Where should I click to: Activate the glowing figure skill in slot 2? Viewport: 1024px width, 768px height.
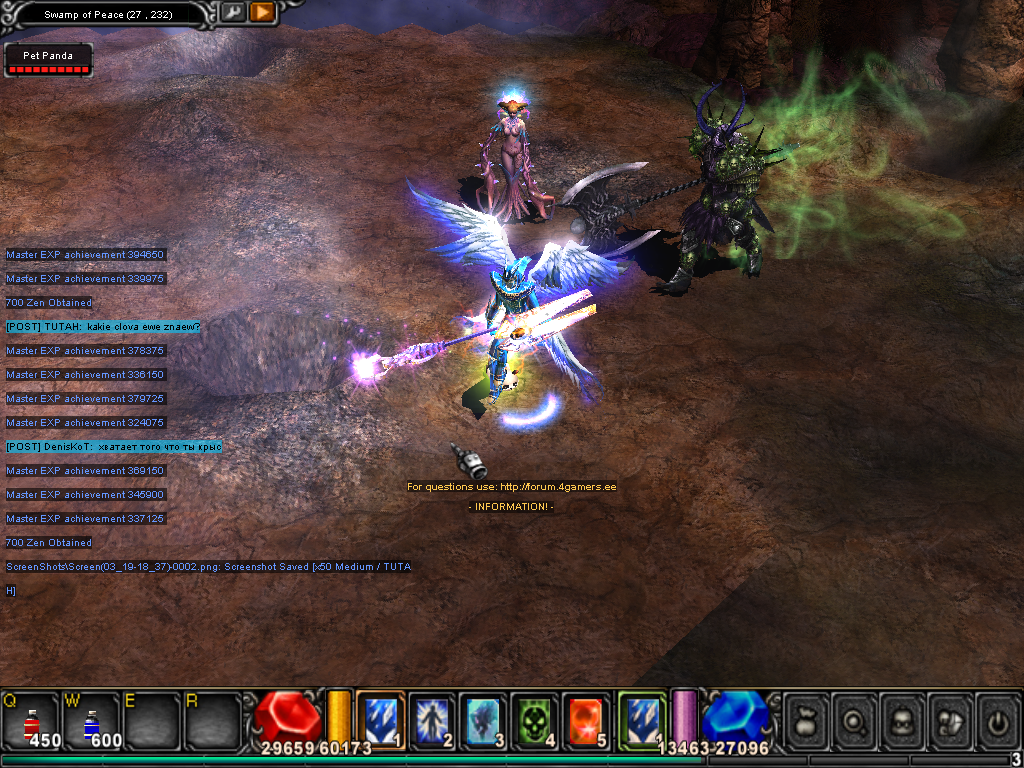click(432, 719)
